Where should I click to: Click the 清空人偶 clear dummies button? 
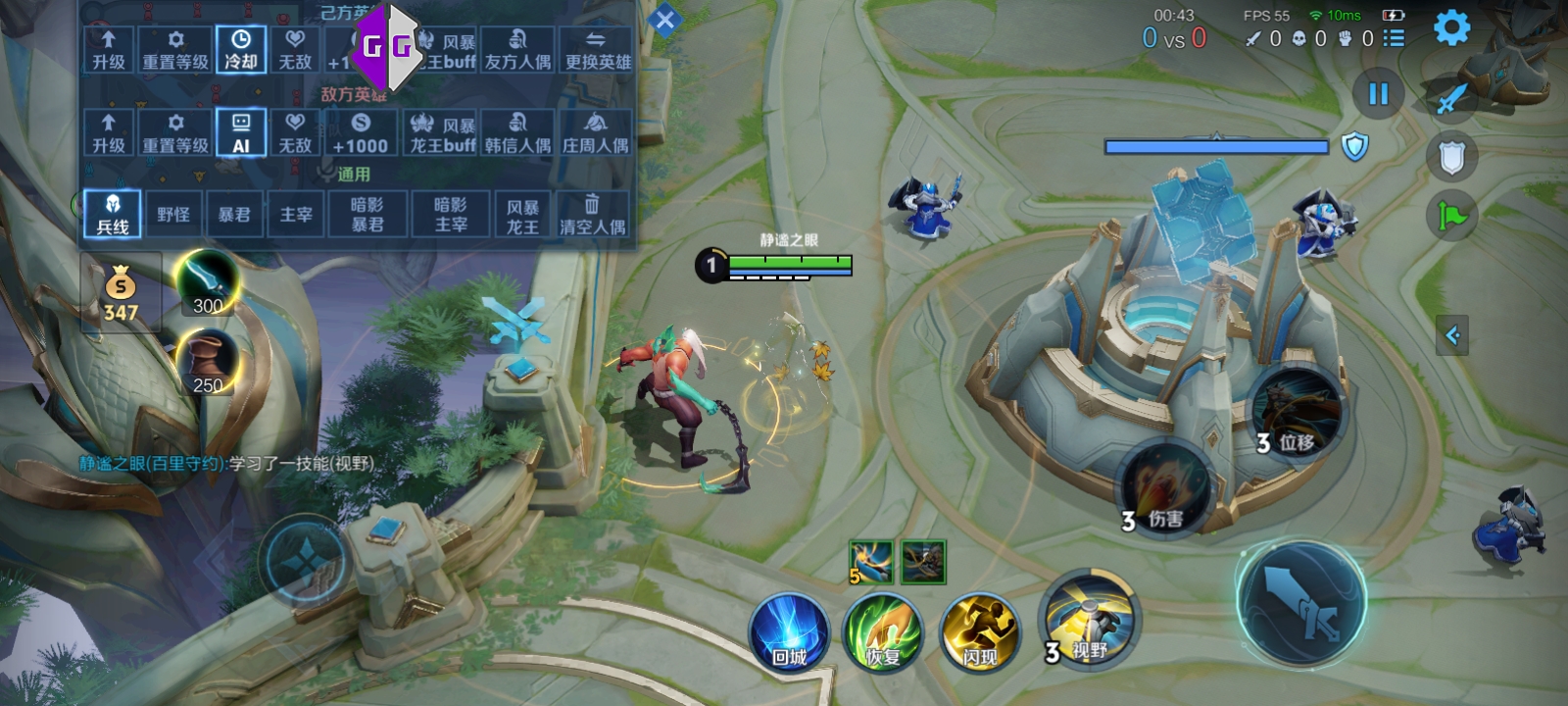[x=592, y=214]
